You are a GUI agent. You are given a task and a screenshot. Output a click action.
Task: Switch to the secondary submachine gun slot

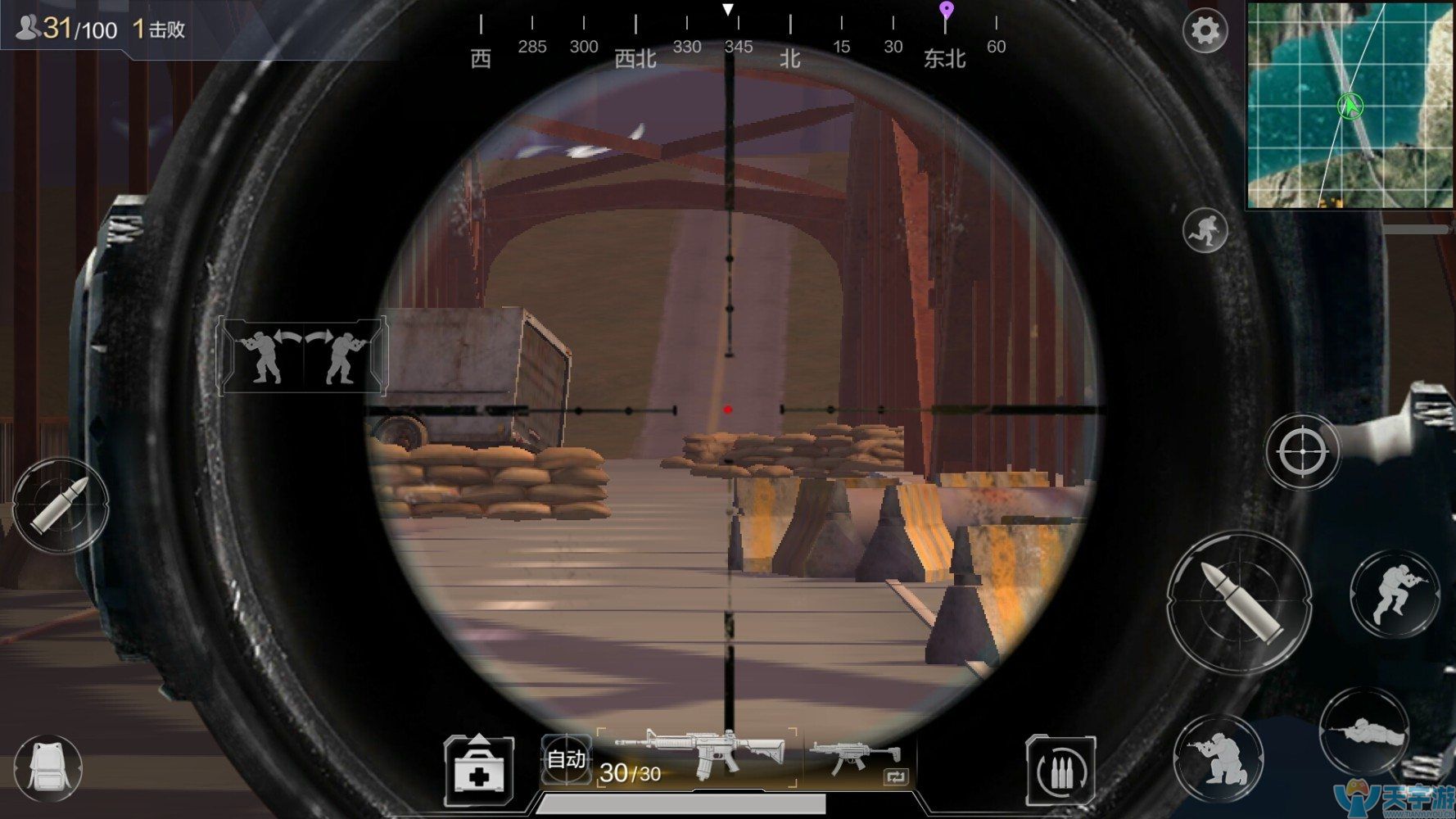point(858,758)
